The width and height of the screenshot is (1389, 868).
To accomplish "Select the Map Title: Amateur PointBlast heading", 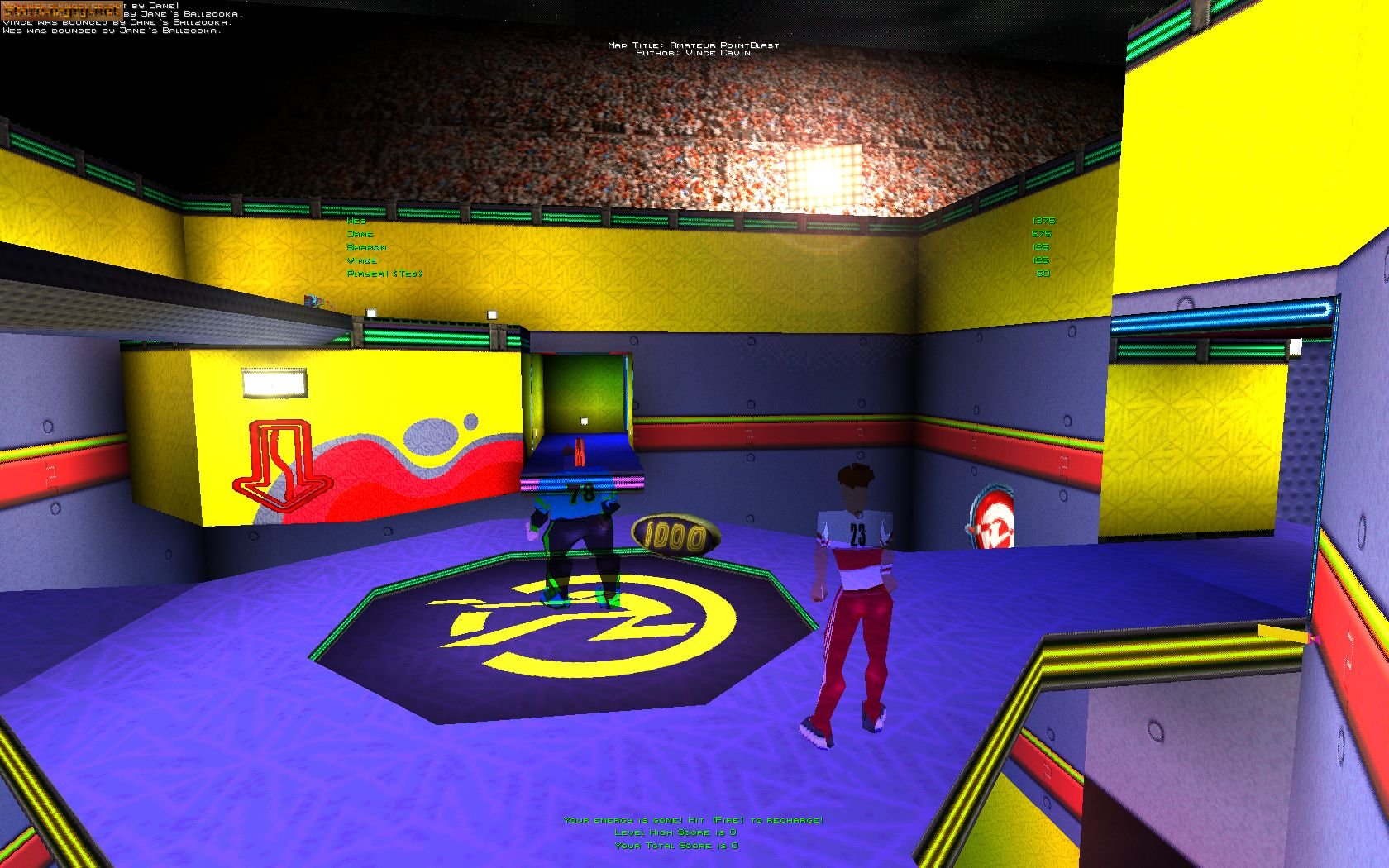I will [693, 47].
